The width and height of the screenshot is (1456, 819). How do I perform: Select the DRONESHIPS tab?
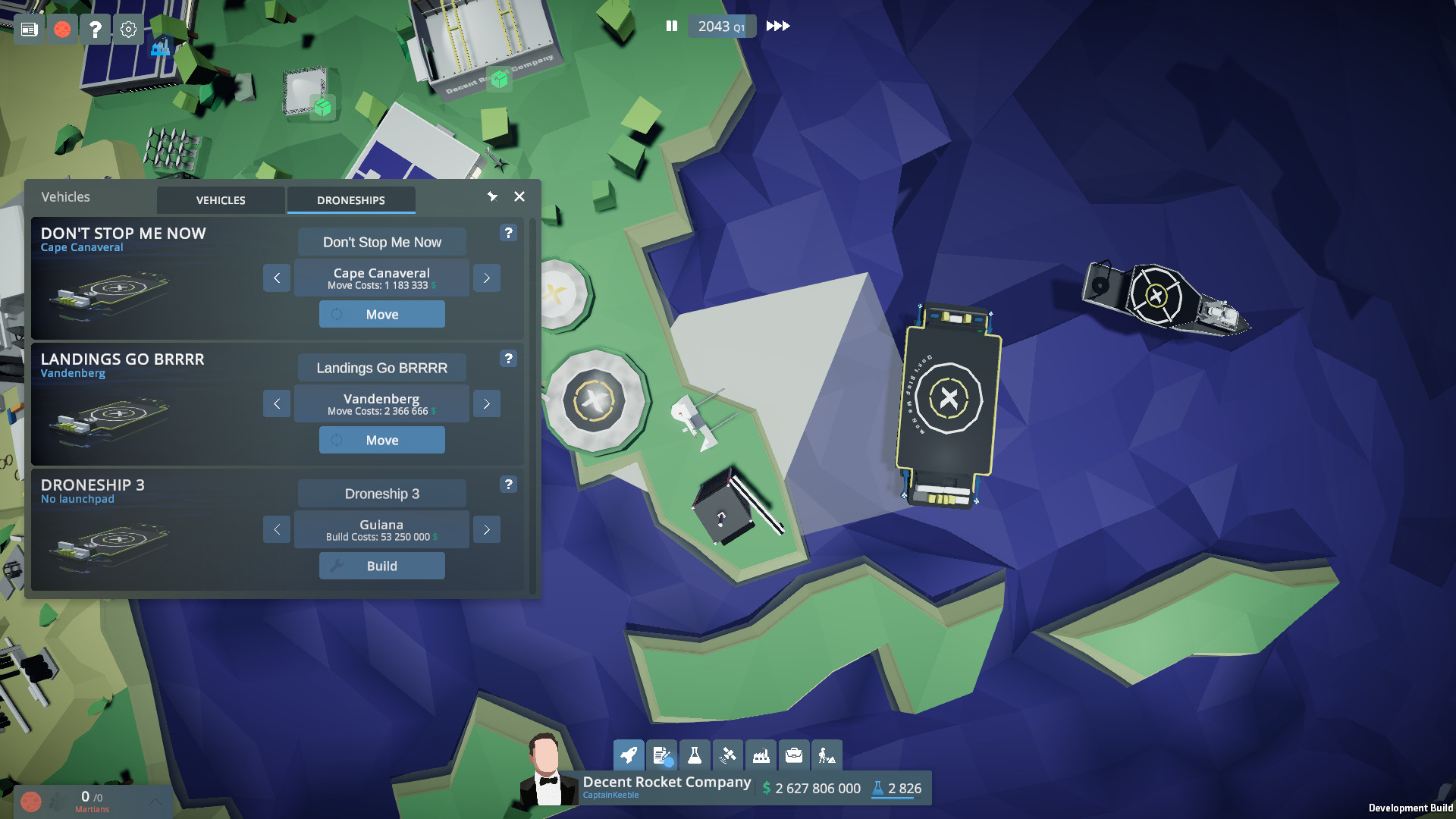(x=351, y=199)
